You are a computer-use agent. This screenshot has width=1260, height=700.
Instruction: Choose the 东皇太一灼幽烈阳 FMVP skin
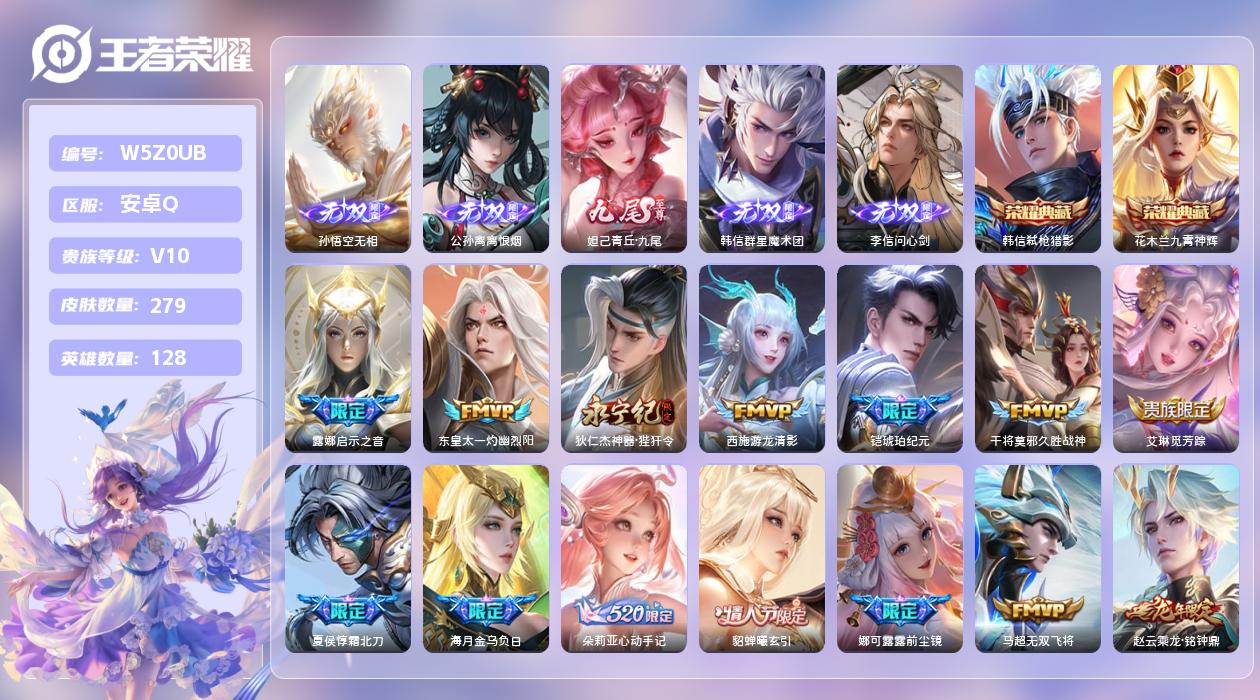coord(486,358)
